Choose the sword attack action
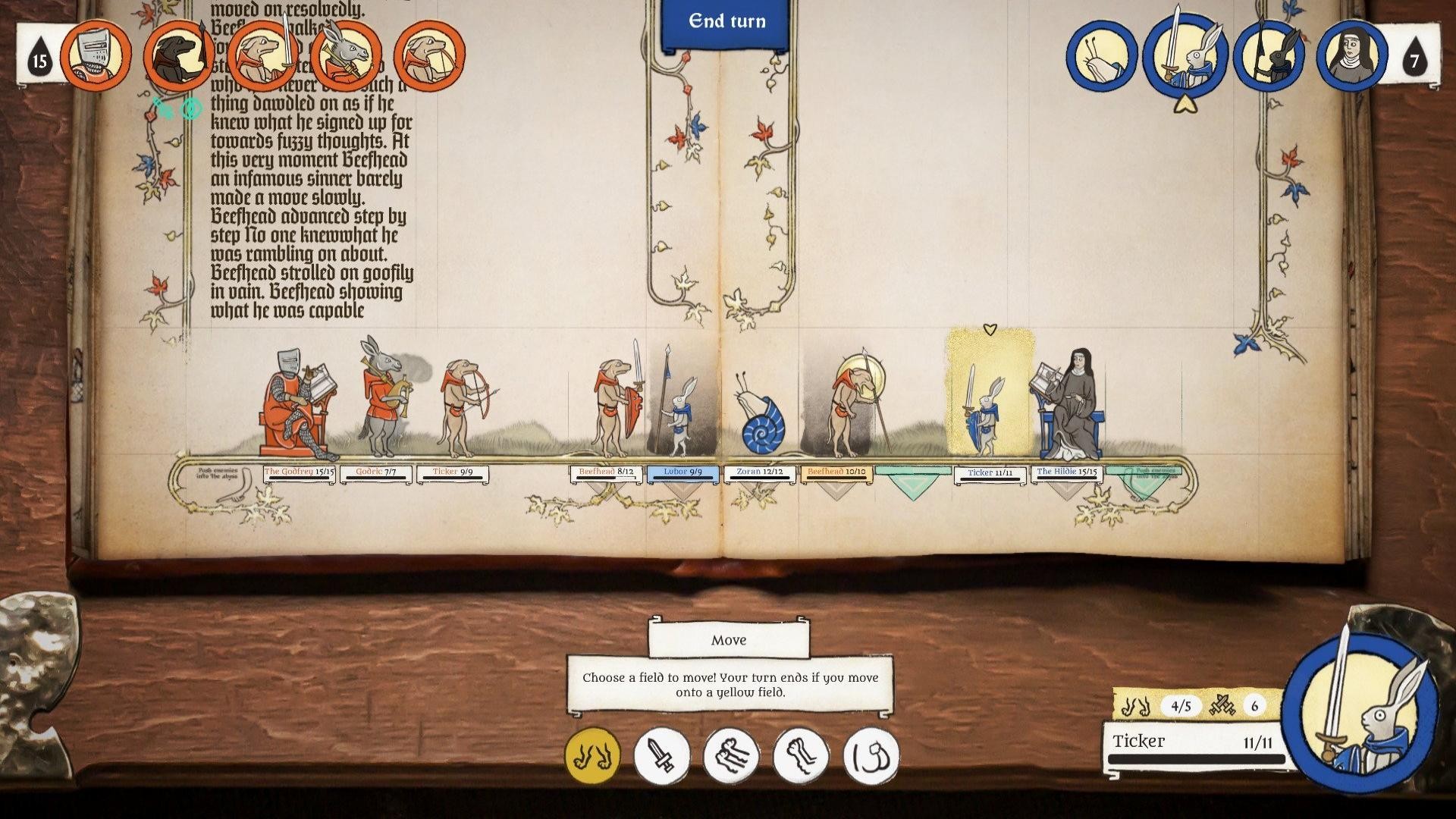The width and height of the screenshot is (1456, 819). click(x=661, y=755)
